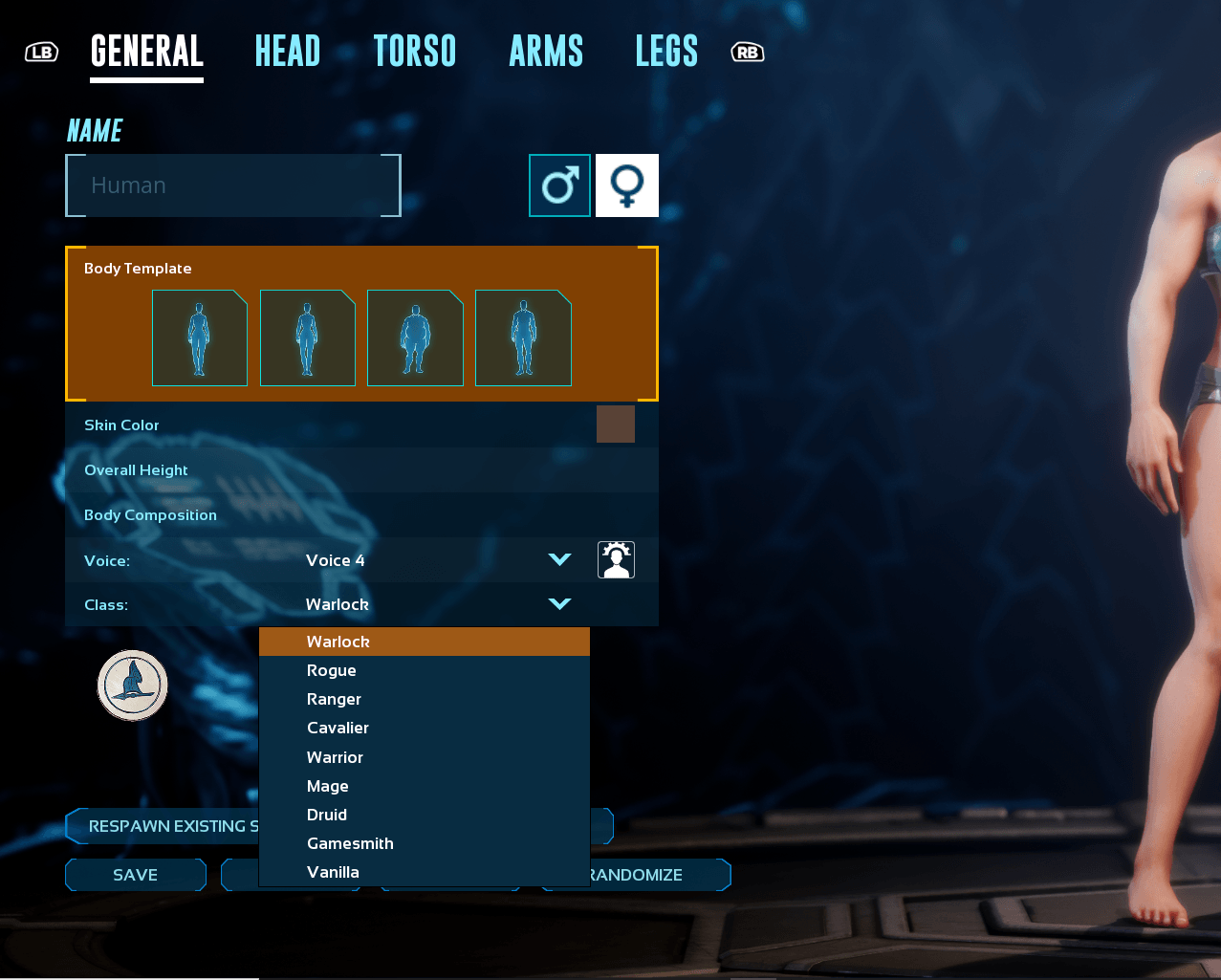Select the heavyset body template
The height and width of the screenshot is (980, 1221).
tap(415, 338)
